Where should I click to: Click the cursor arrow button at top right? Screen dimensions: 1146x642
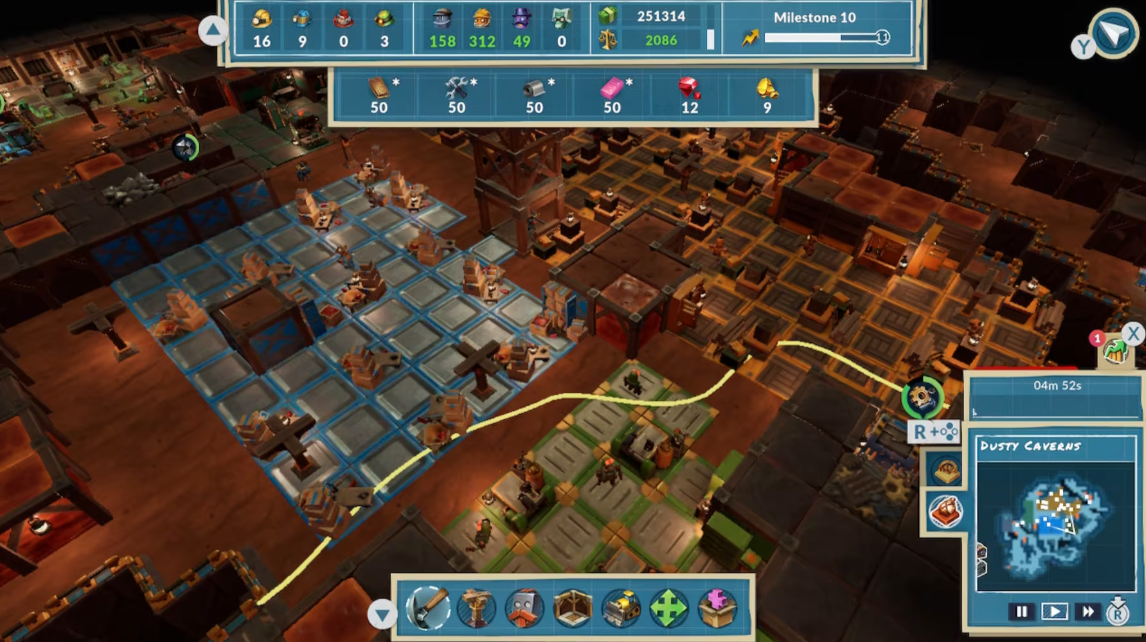tap(1113, 35)
